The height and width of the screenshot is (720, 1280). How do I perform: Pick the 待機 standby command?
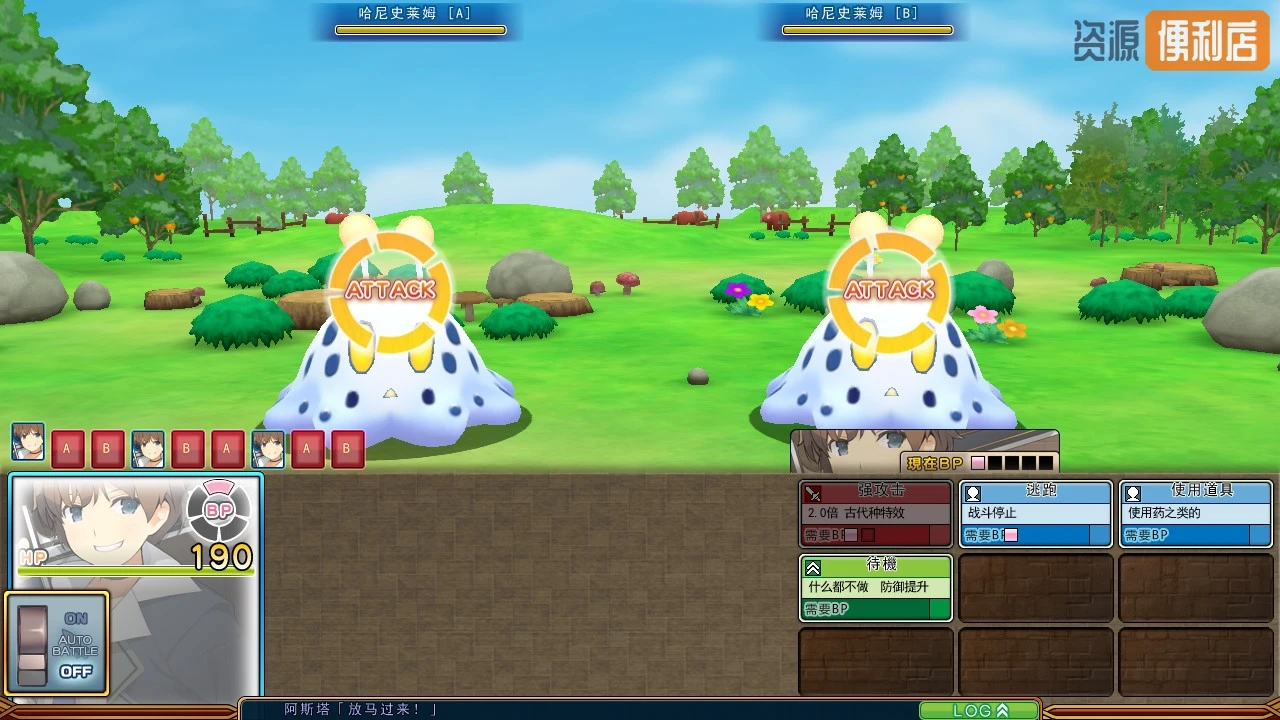coord(875,587)
